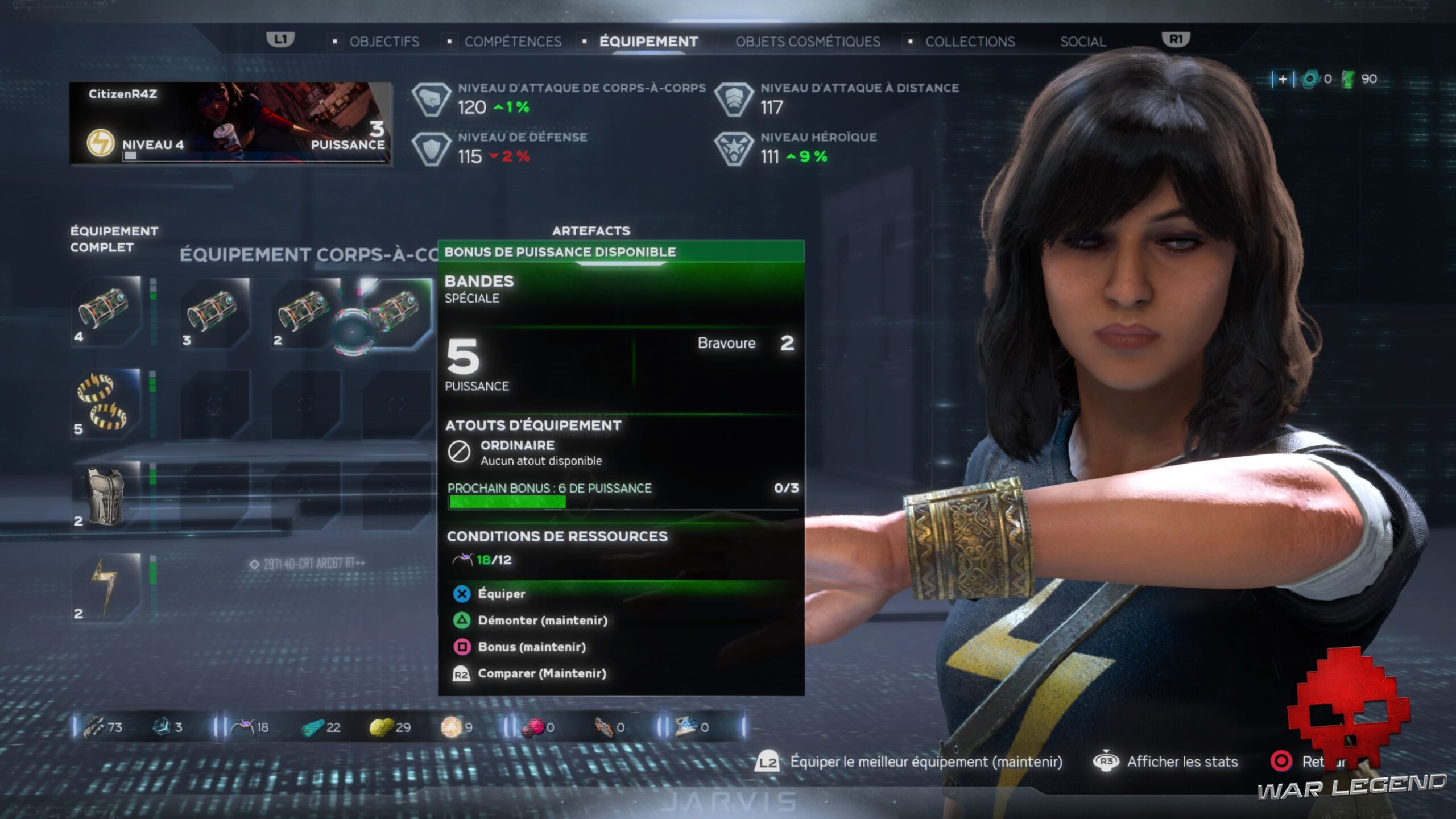Select the lightning bolt emblem slot

(106, 588)
